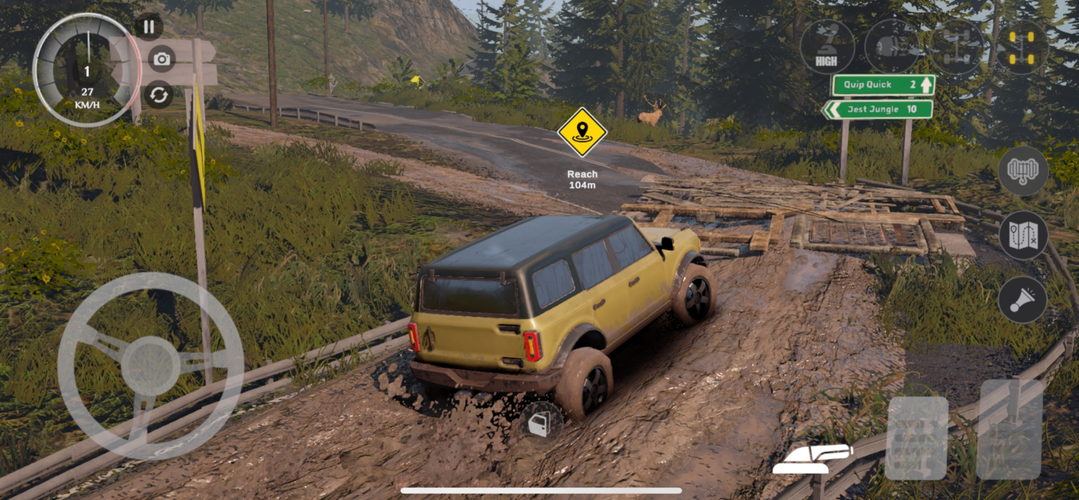Tap the gas pedal
The image size is (1079, 500).
1009,429
